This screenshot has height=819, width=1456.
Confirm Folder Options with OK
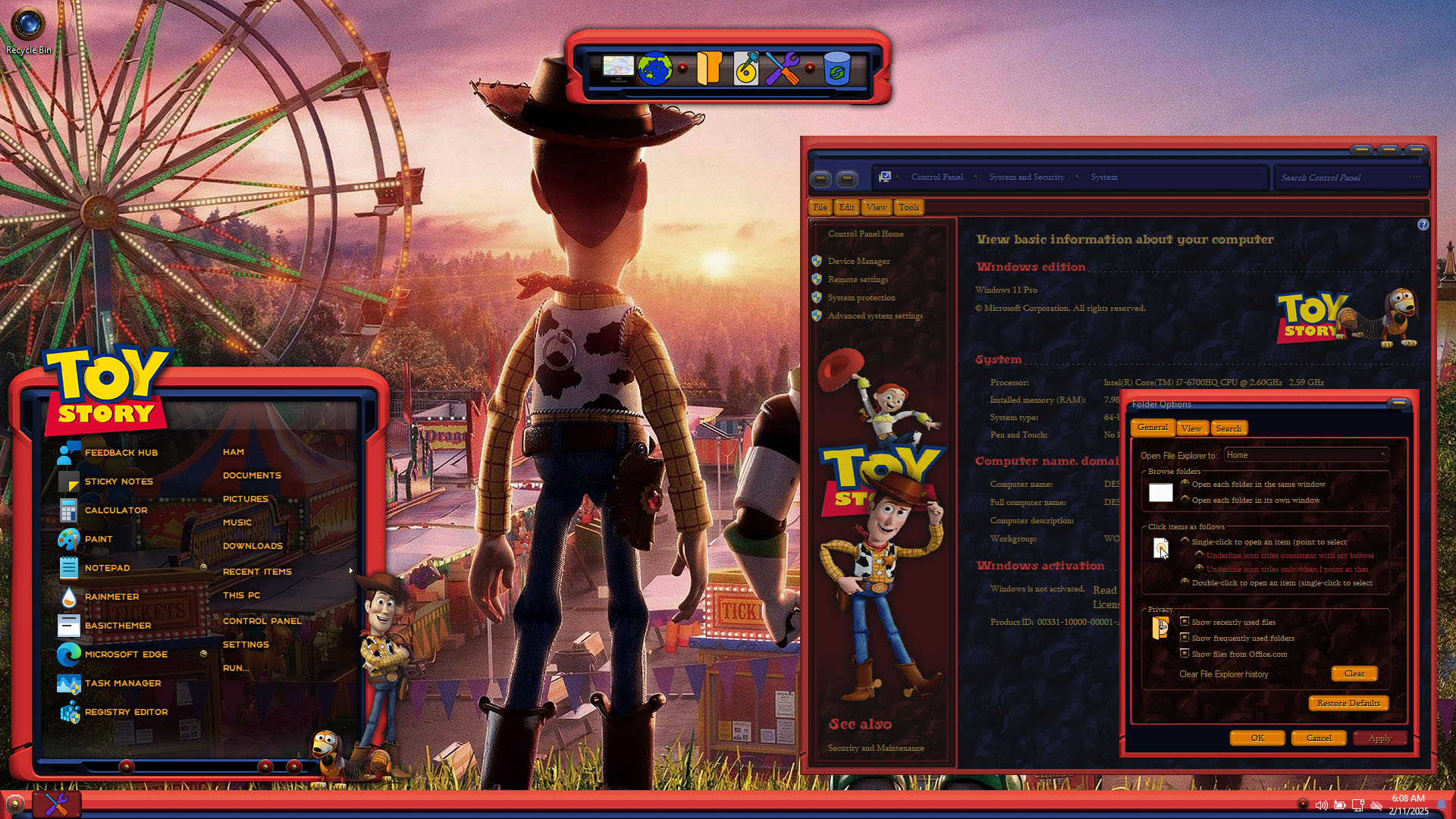click(1257, 738)
